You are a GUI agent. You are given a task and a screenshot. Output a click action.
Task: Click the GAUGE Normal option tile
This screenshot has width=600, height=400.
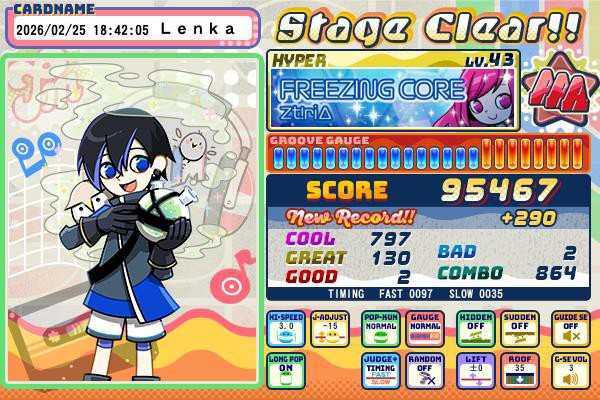(427, 329)
